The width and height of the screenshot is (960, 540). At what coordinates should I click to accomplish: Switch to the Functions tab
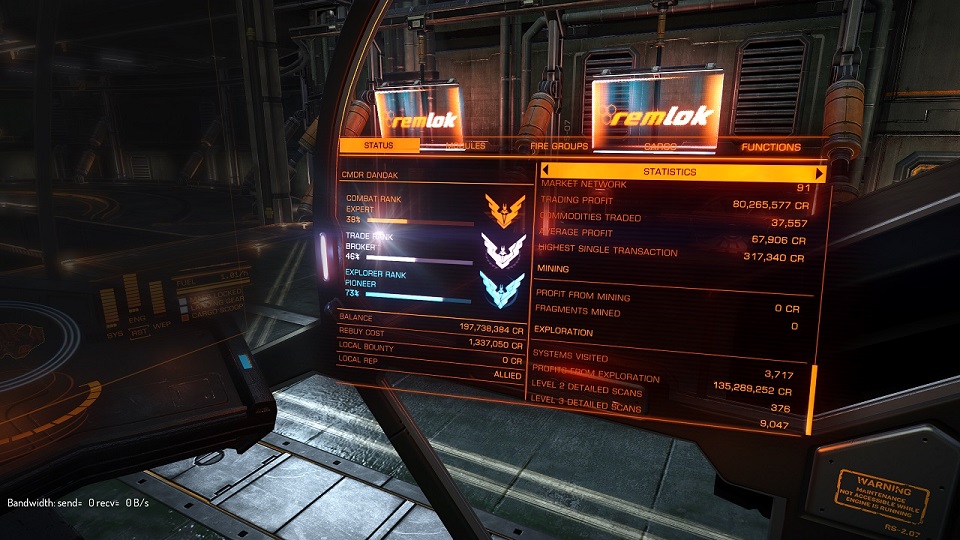pos(770,147)
